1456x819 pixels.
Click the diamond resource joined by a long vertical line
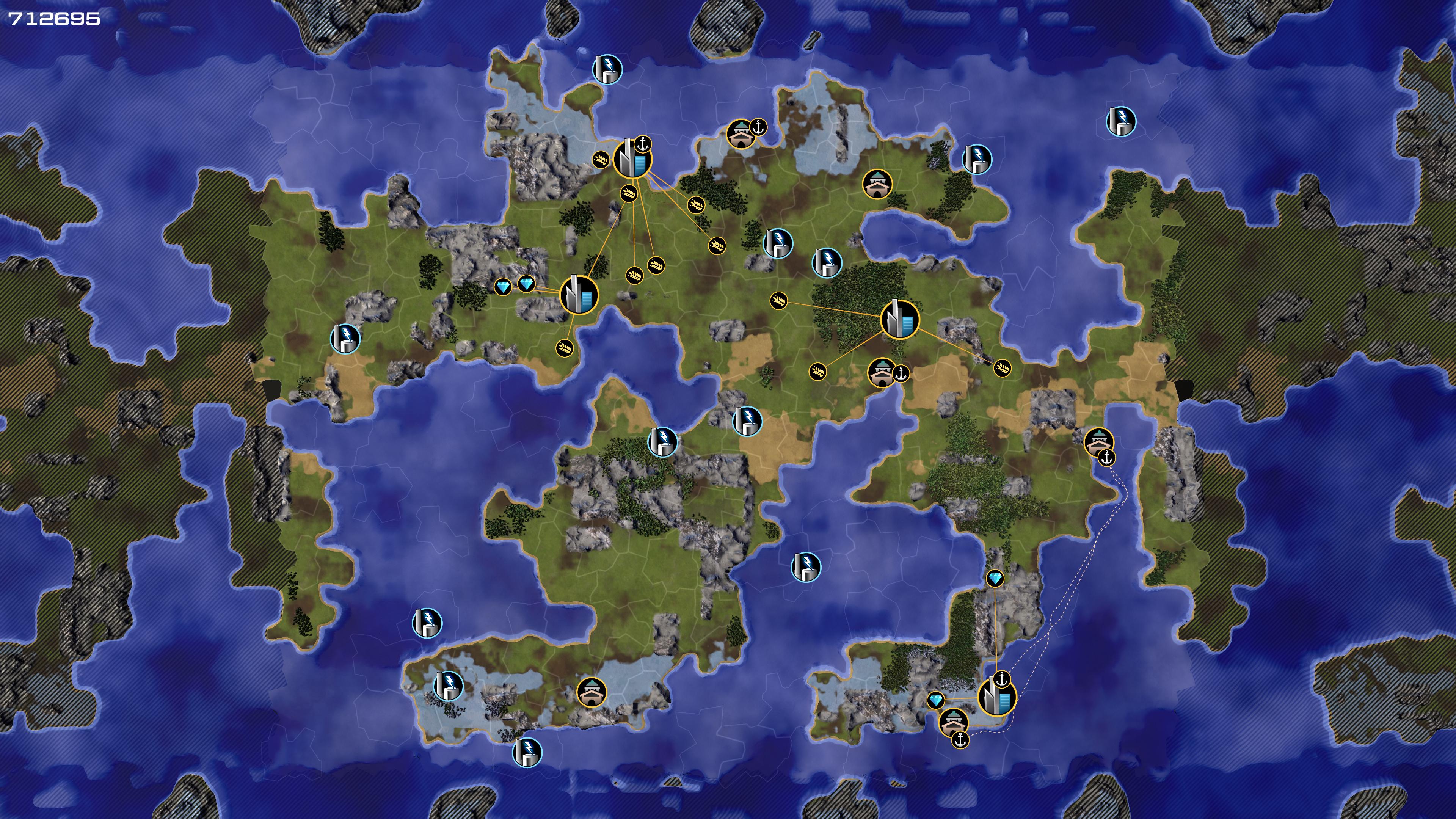[x=995, y=578]
